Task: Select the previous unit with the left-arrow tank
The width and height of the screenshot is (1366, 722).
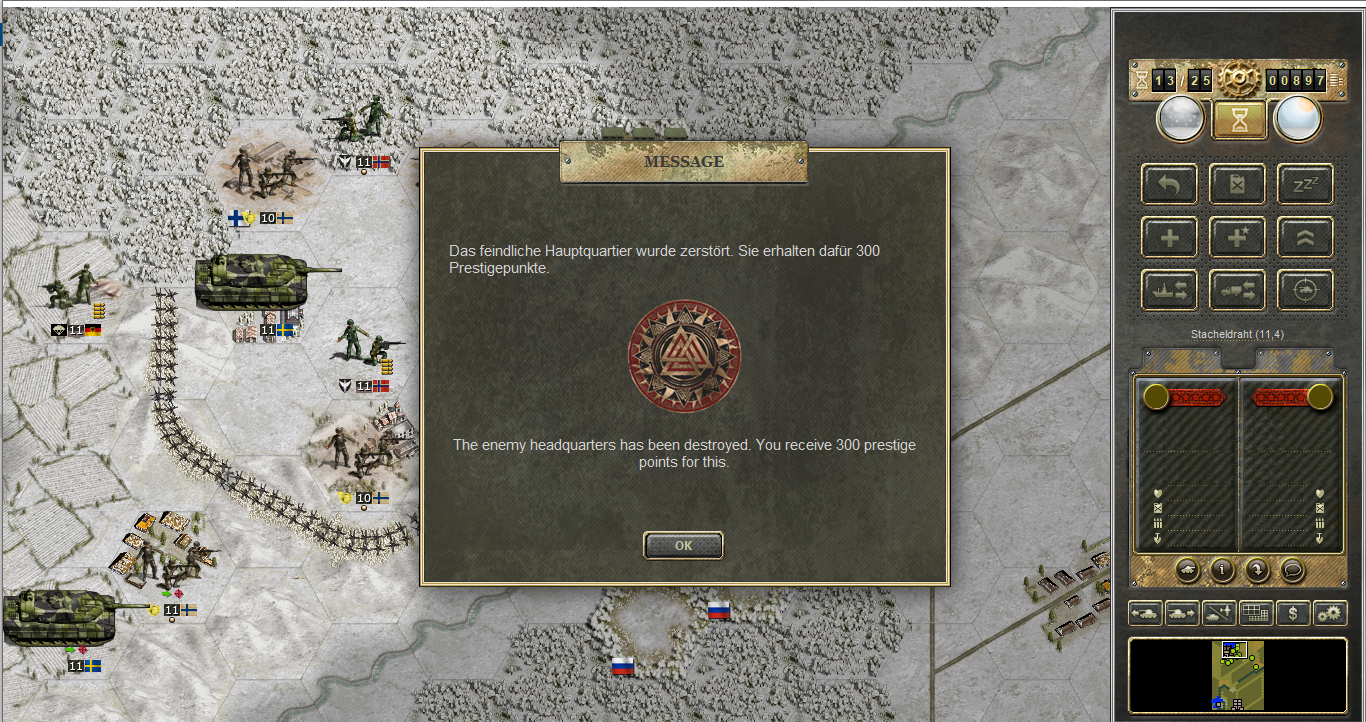Action: point(1146,612)
